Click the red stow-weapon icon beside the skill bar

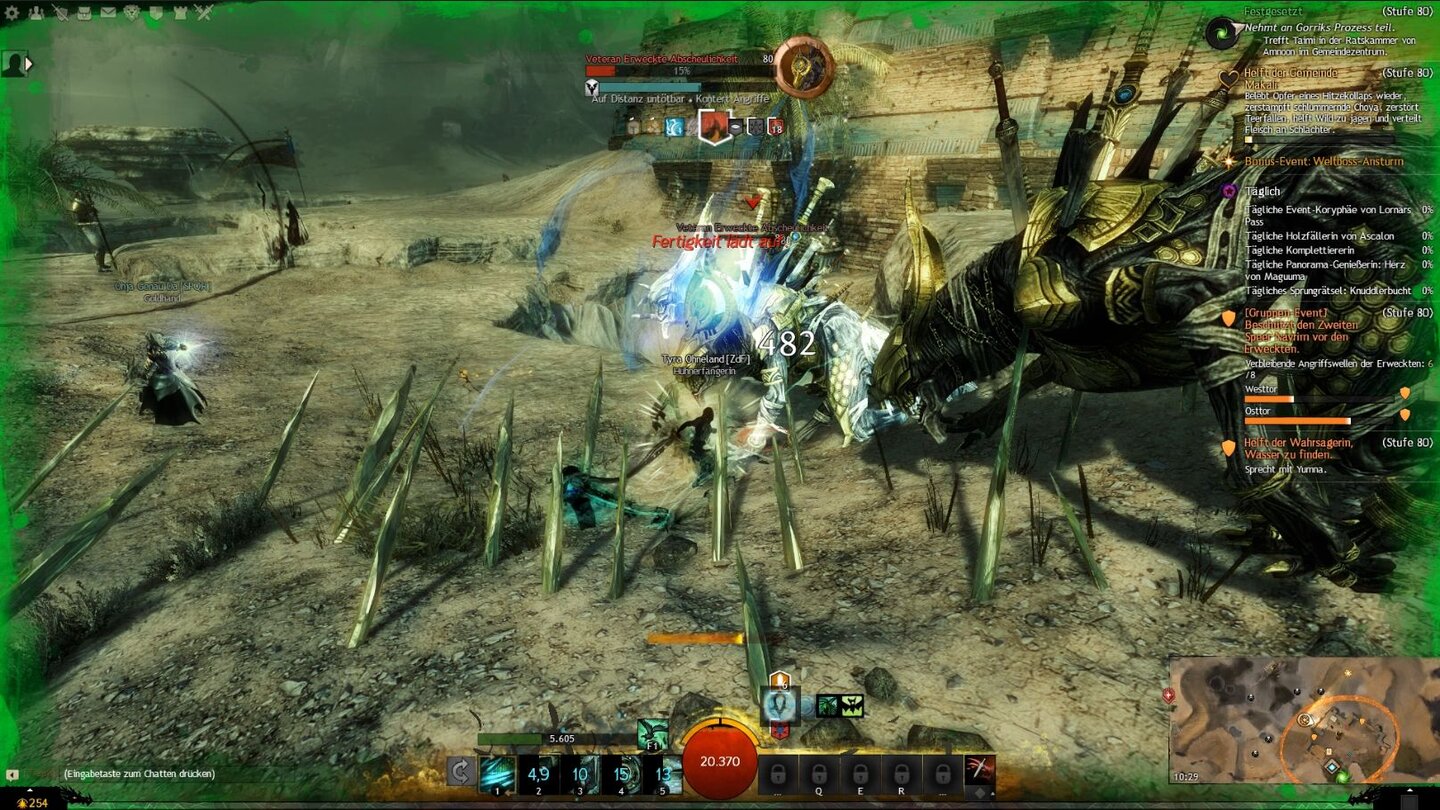[x=981, y=768]
